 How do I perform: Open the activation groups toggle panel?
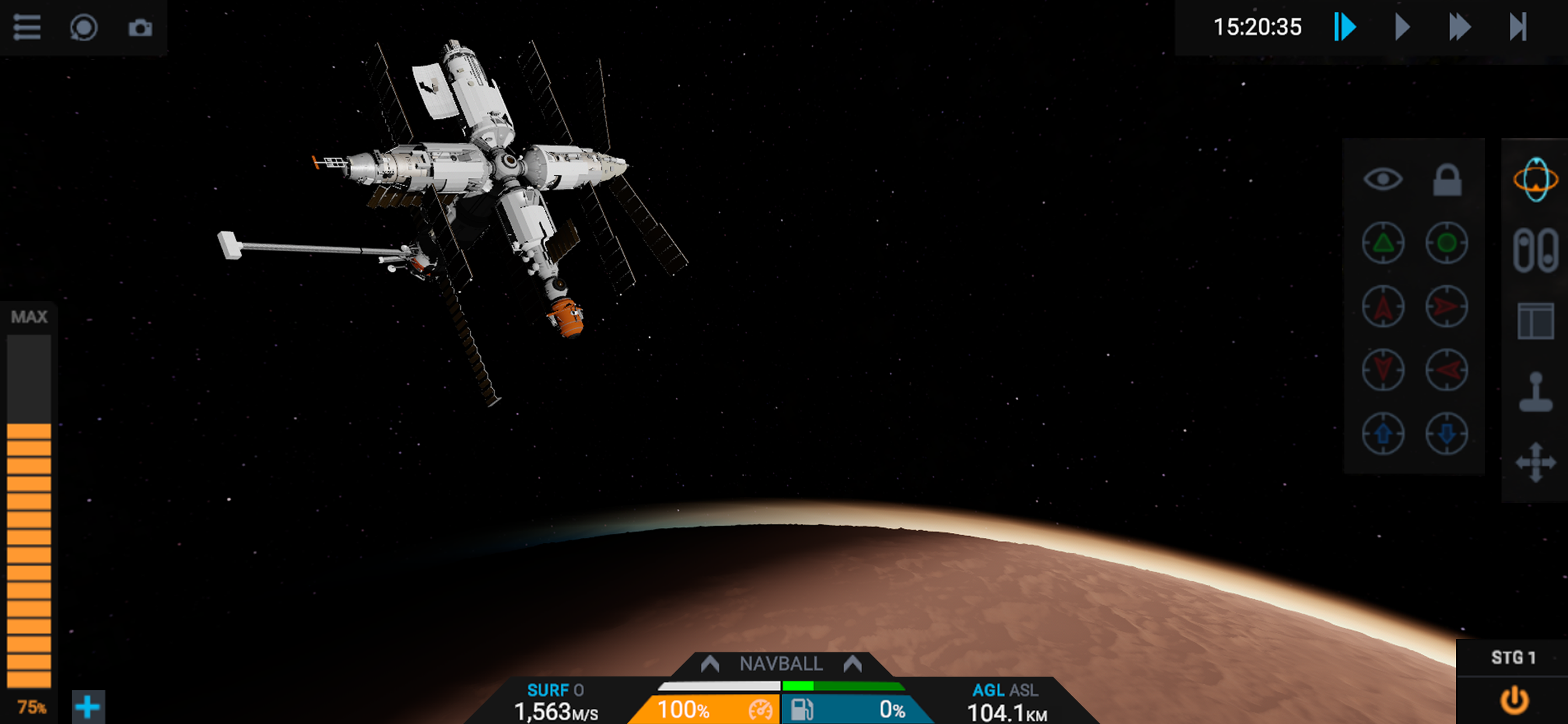1535,250
